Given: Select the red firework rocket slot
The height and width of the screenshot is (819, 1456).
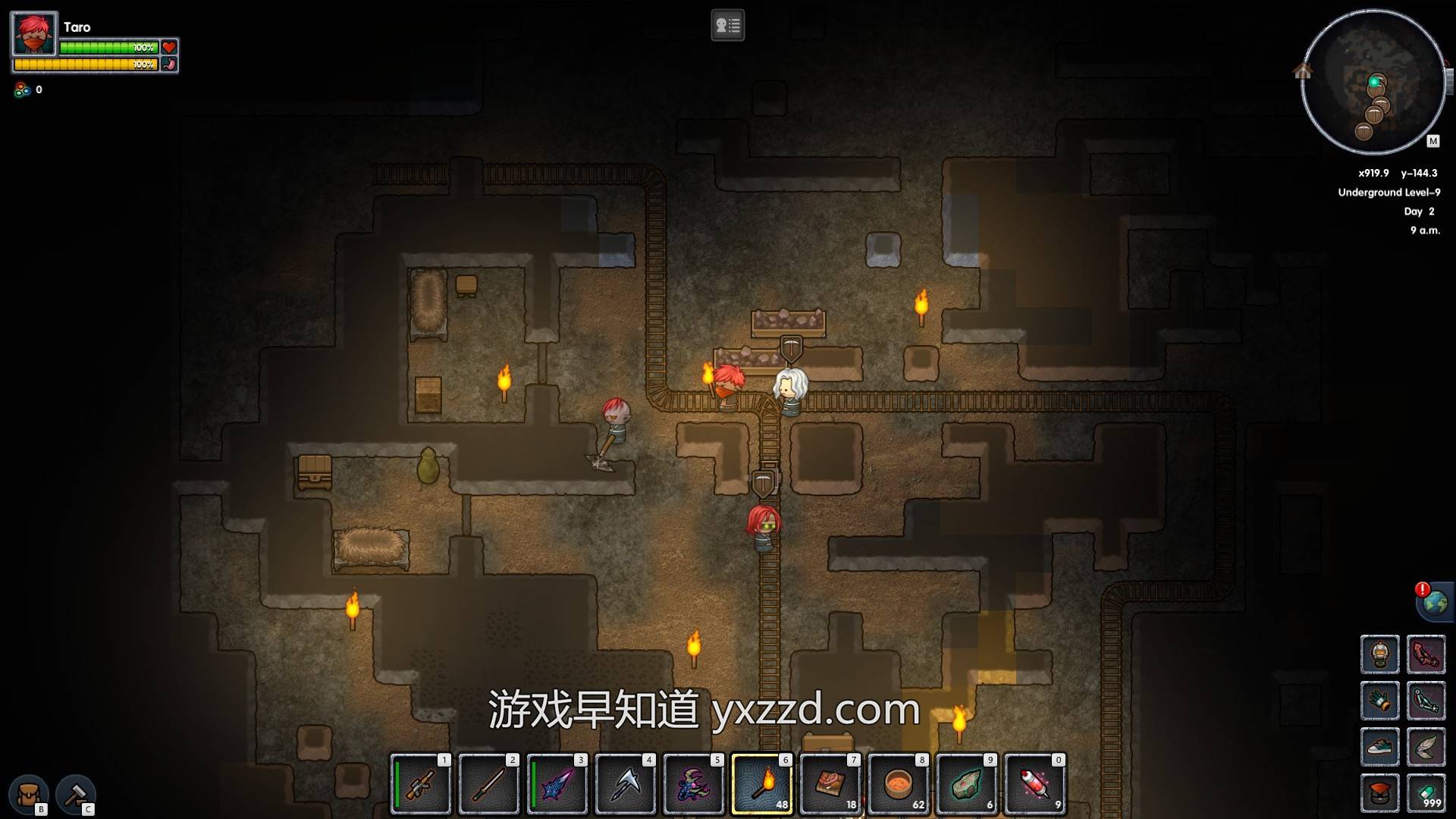Looking at the screenshot, I should (x=1035, y=784).
